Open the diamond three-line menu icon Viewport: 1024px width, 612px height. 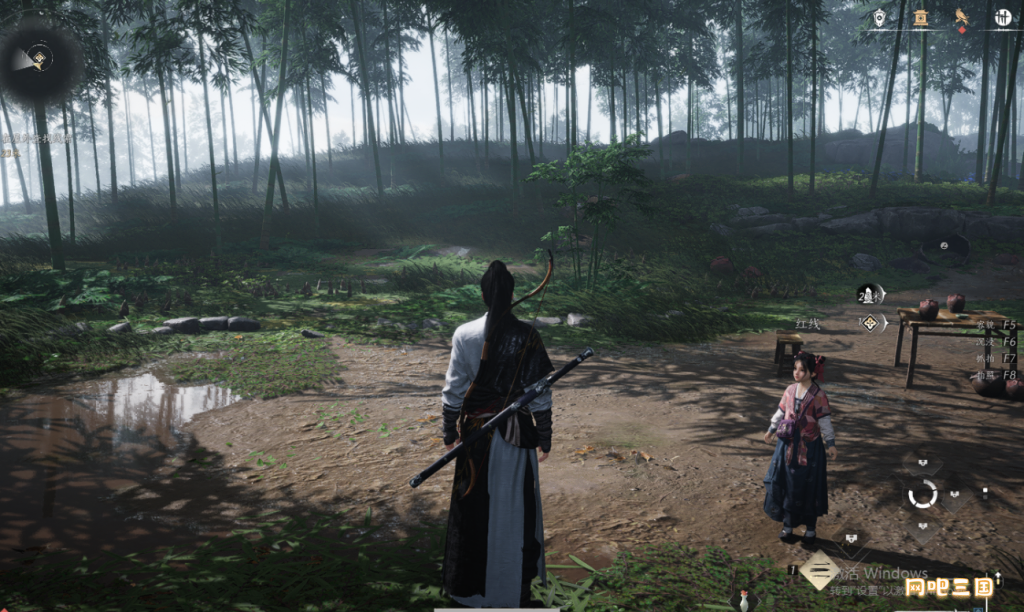[x=819, y=570]
